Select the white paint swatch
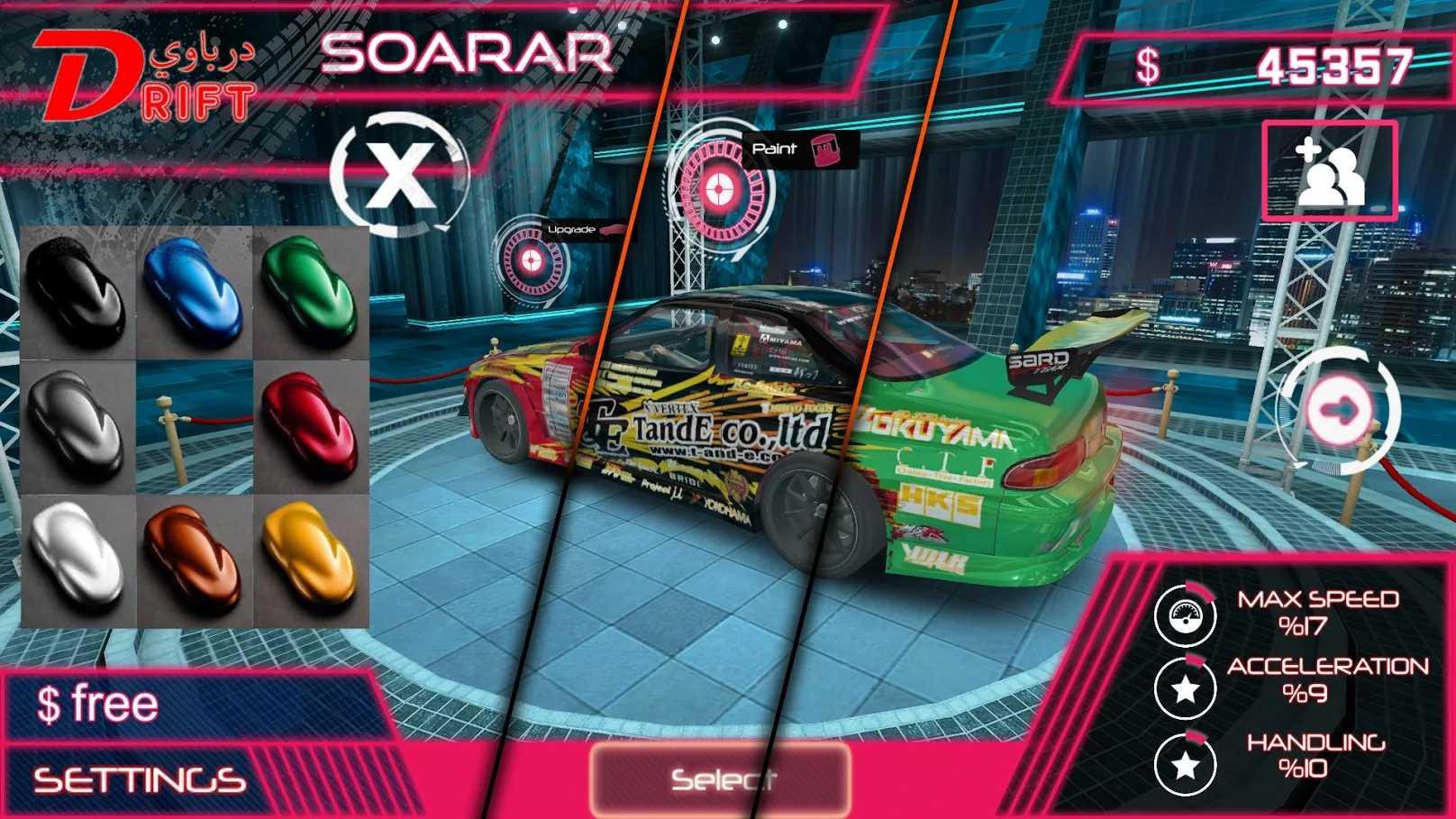Image resolution: width=1456 pixels, height=819 pixels. point(77,558)
